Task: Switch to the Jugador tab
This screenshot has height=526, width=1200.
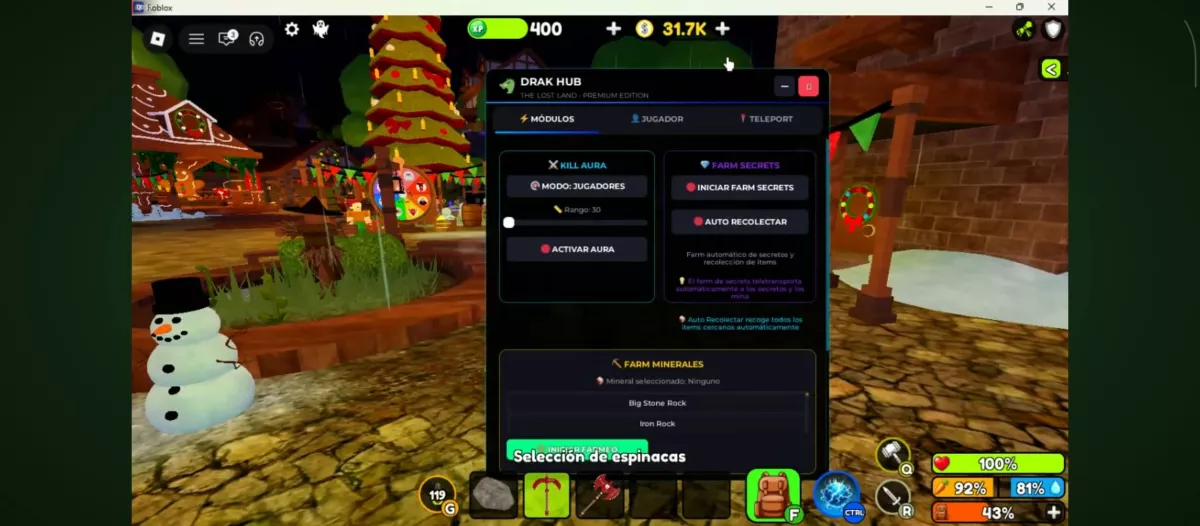Action: coord(657,119)
